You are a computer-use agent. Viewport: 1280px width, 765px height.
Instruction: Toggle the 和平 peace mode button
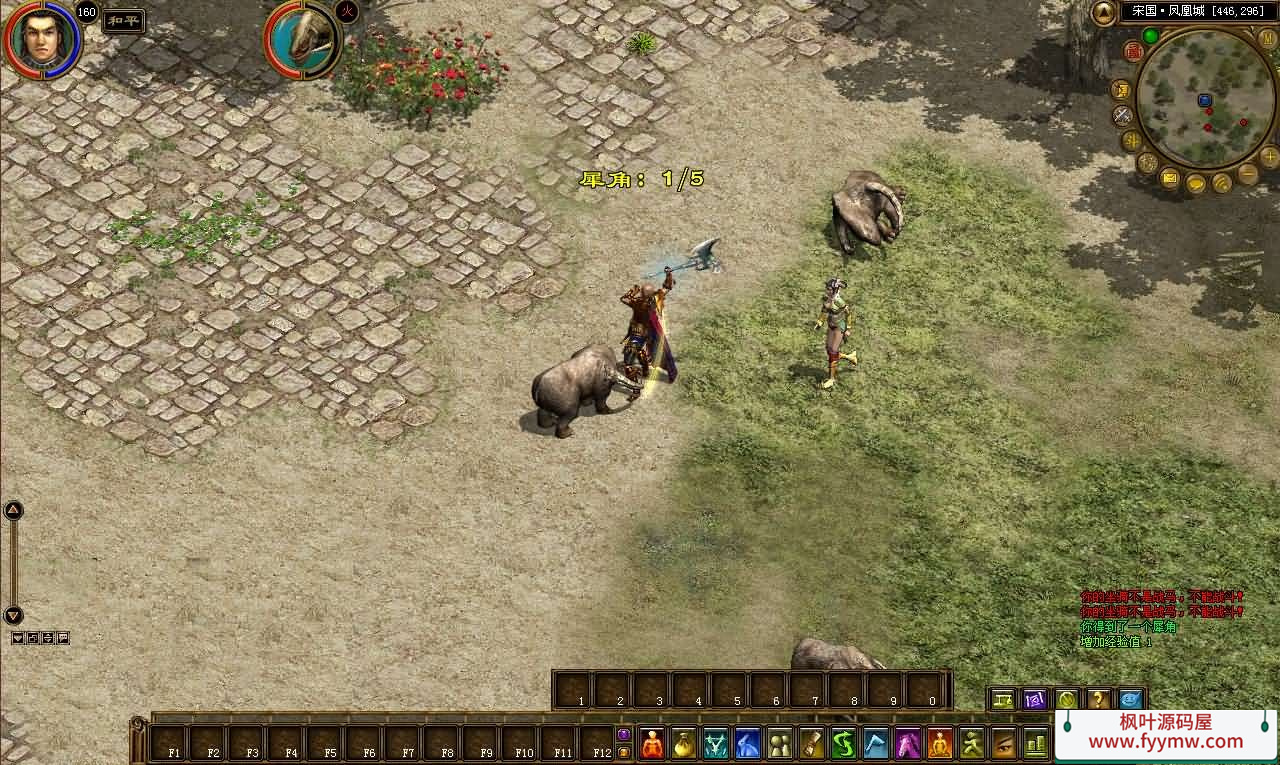coord(124,21)
